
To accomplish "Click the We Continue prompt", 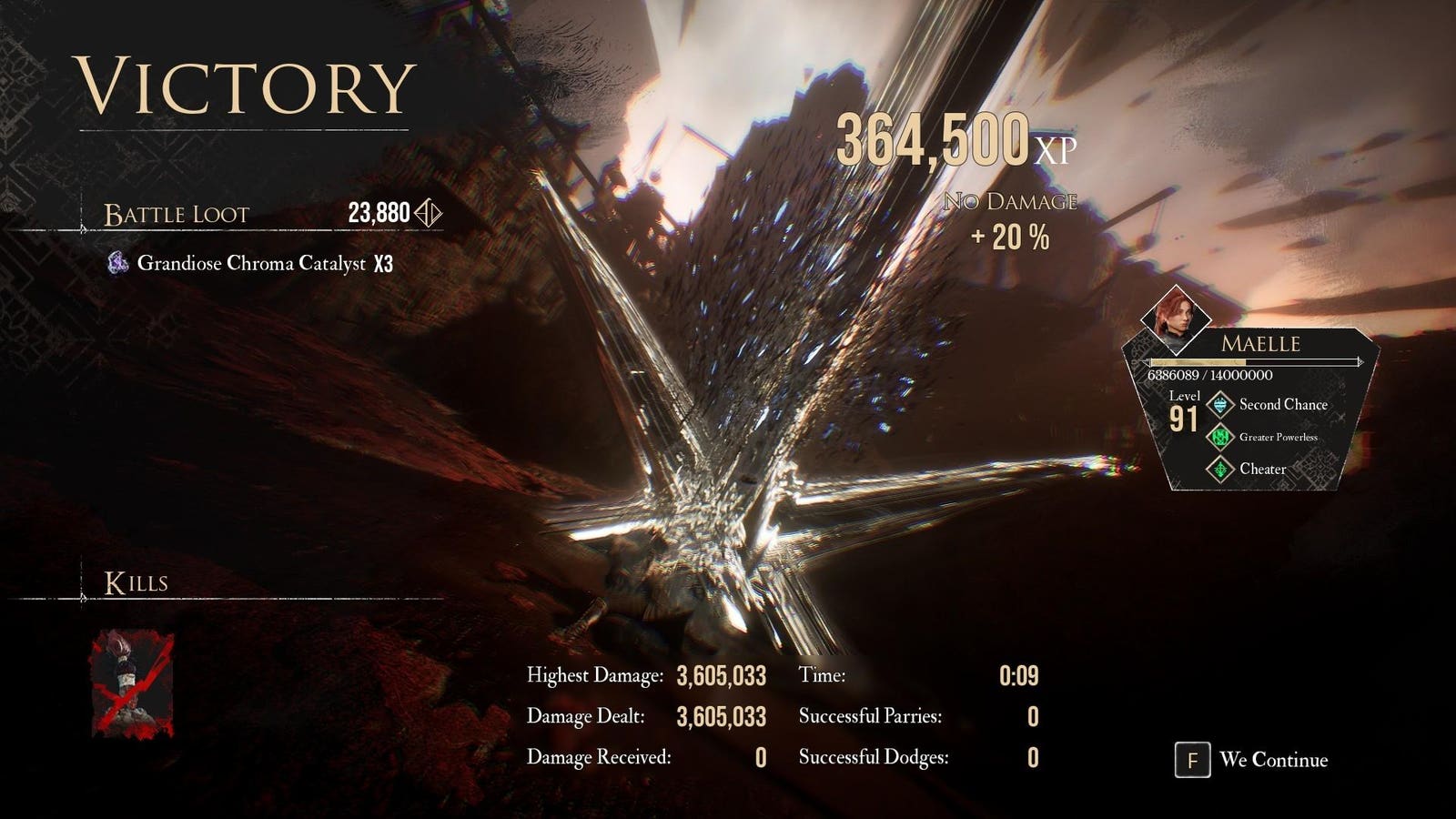I will [1252, 760].
